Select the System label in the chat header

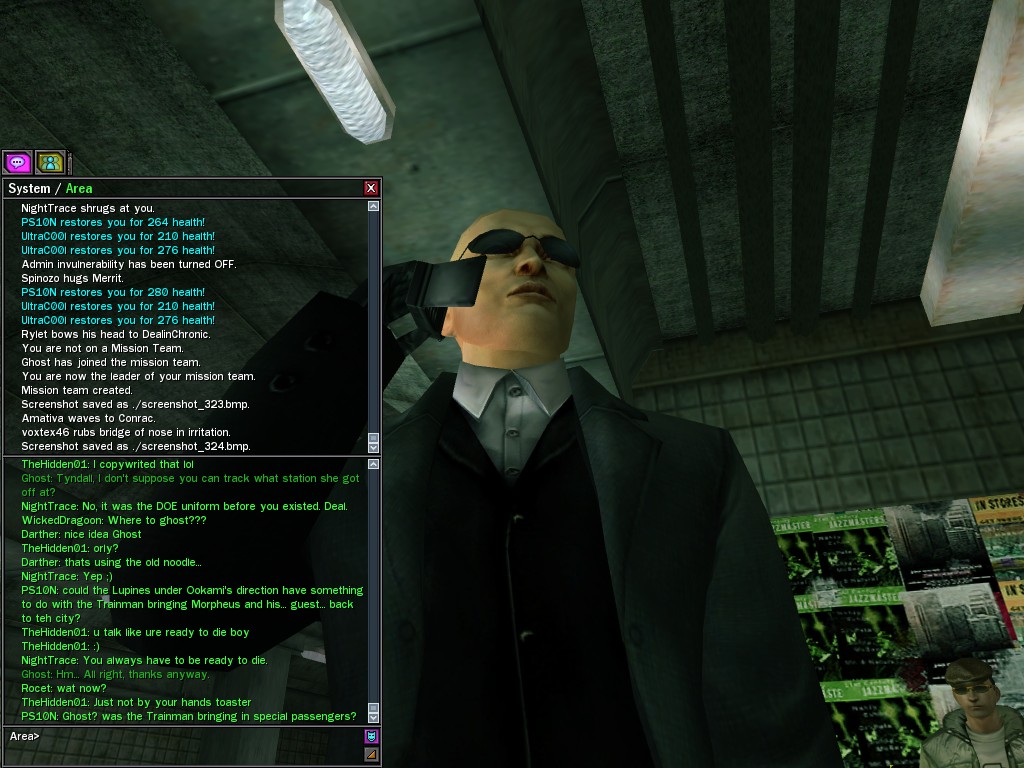(29, 189)
